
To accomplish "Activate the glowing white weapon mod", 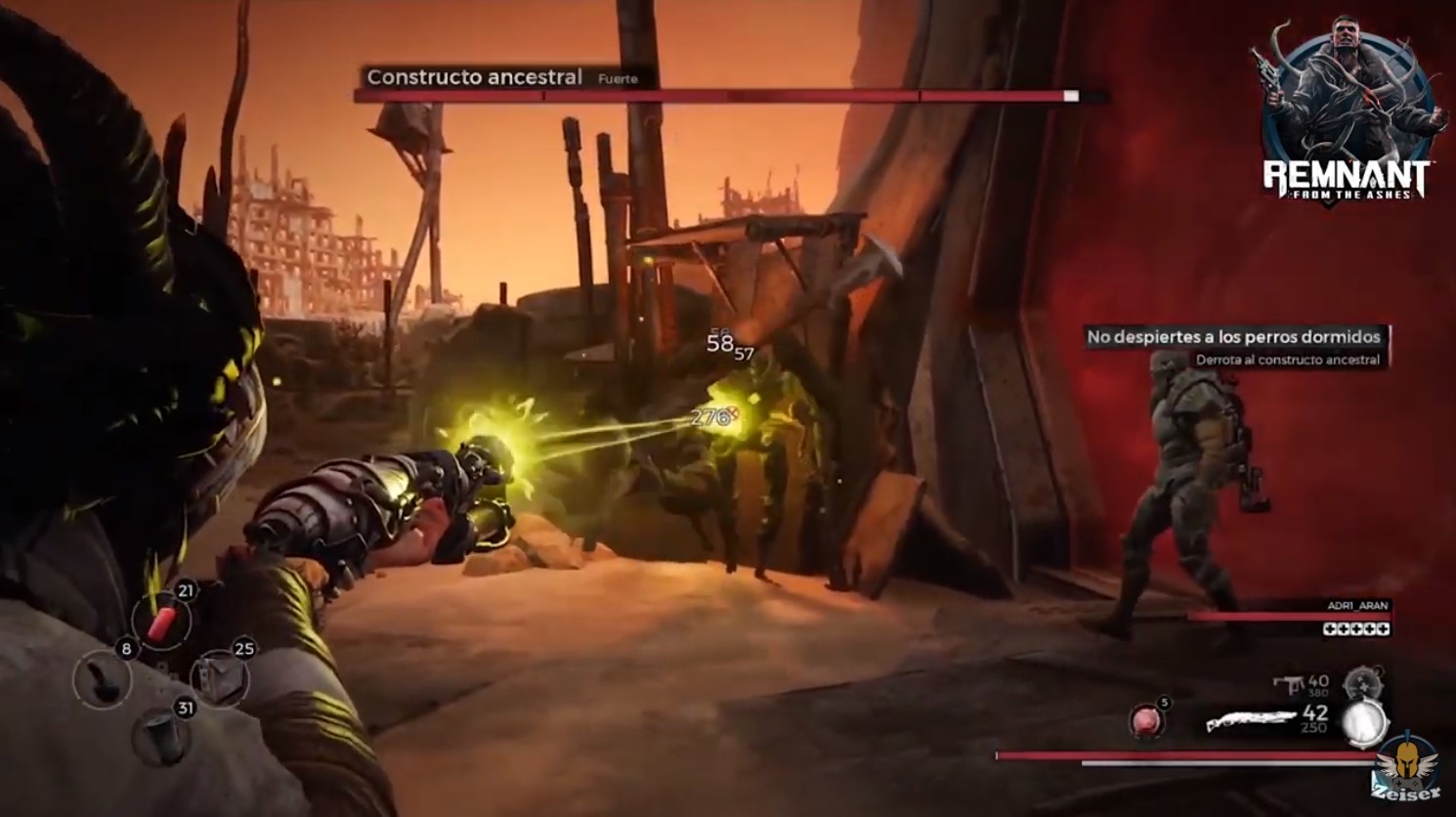I will tap(1365, 723).
